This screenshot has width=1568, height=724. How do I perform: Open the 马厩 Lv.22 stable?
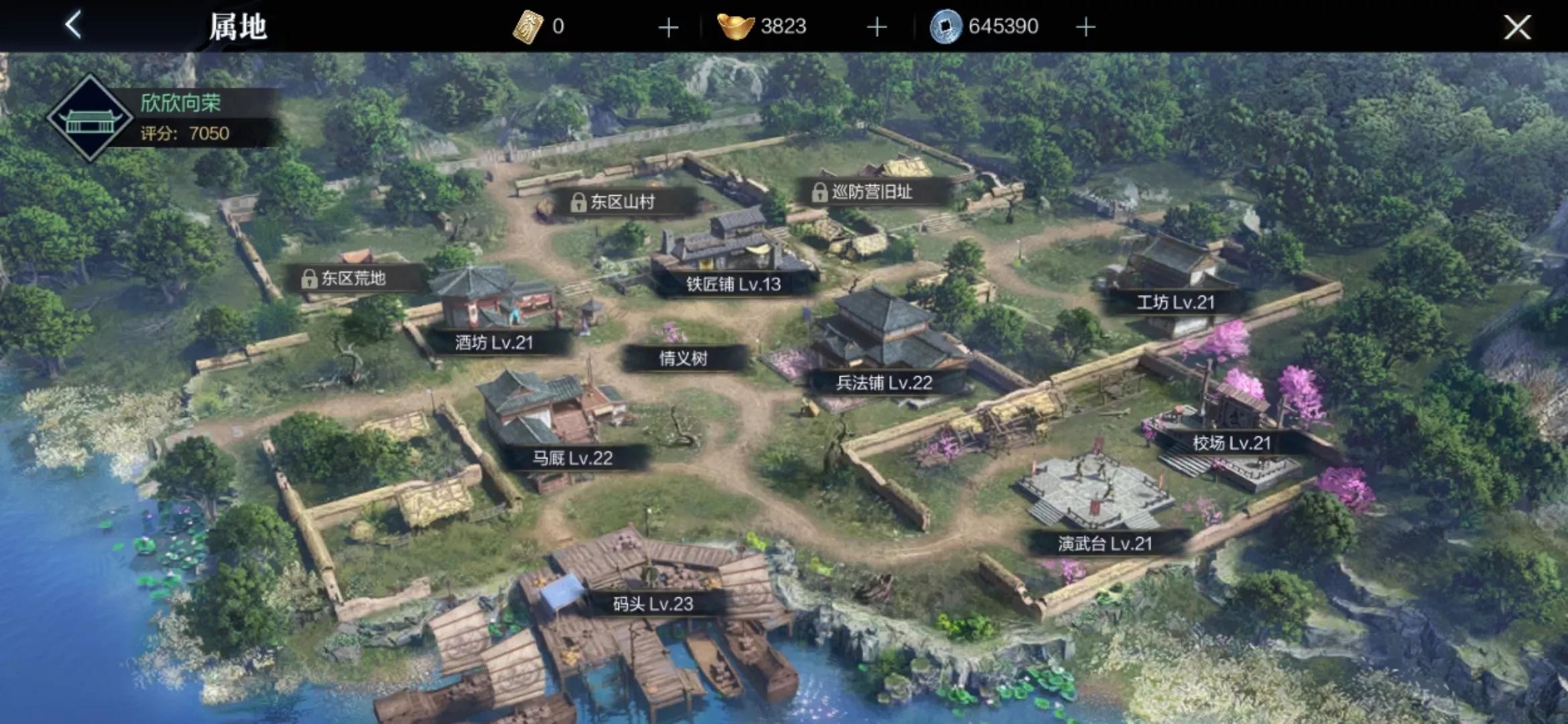(572, 459)
